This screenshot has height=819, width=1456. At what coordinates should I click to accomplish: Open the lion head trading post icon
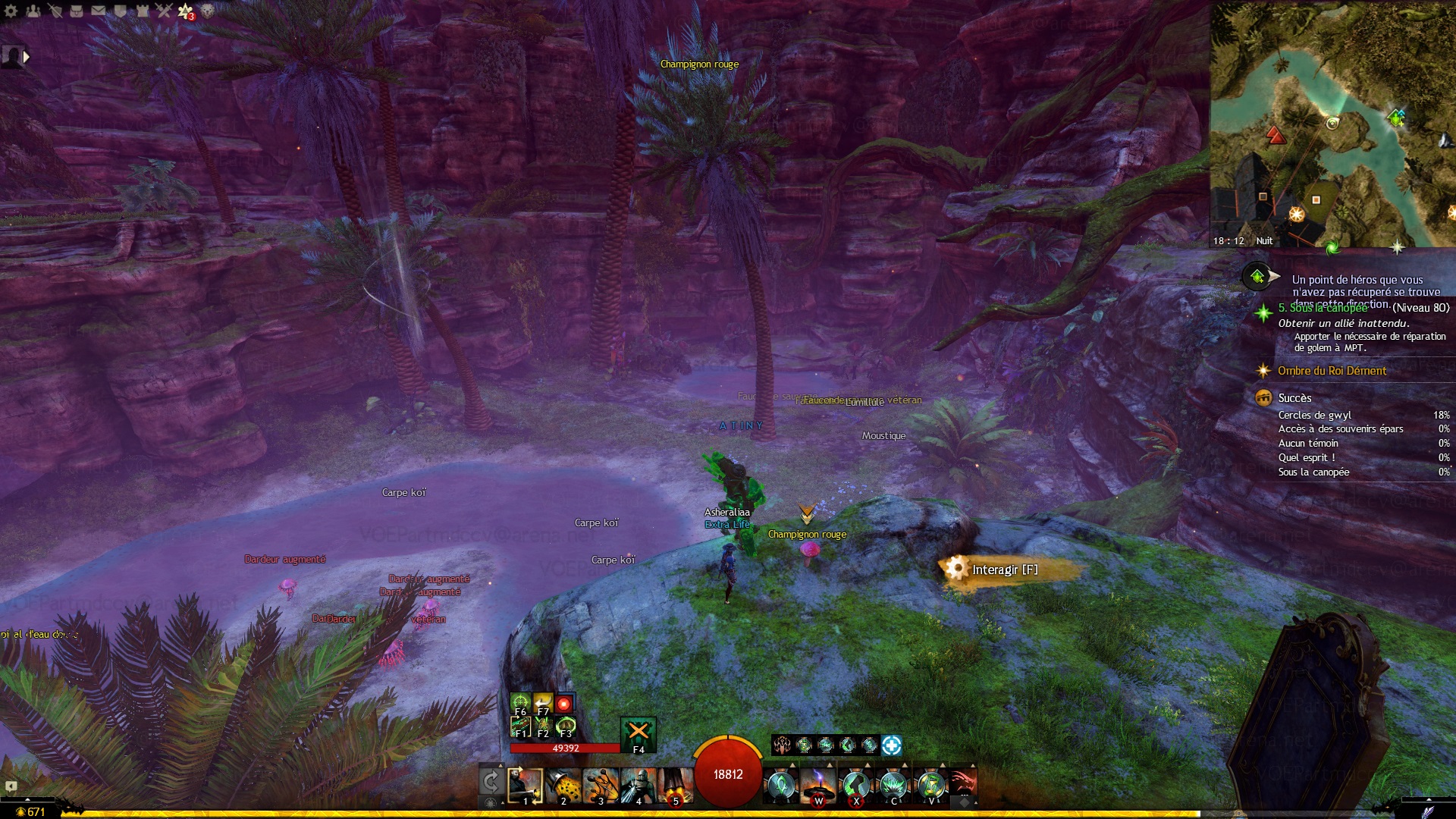208,11
